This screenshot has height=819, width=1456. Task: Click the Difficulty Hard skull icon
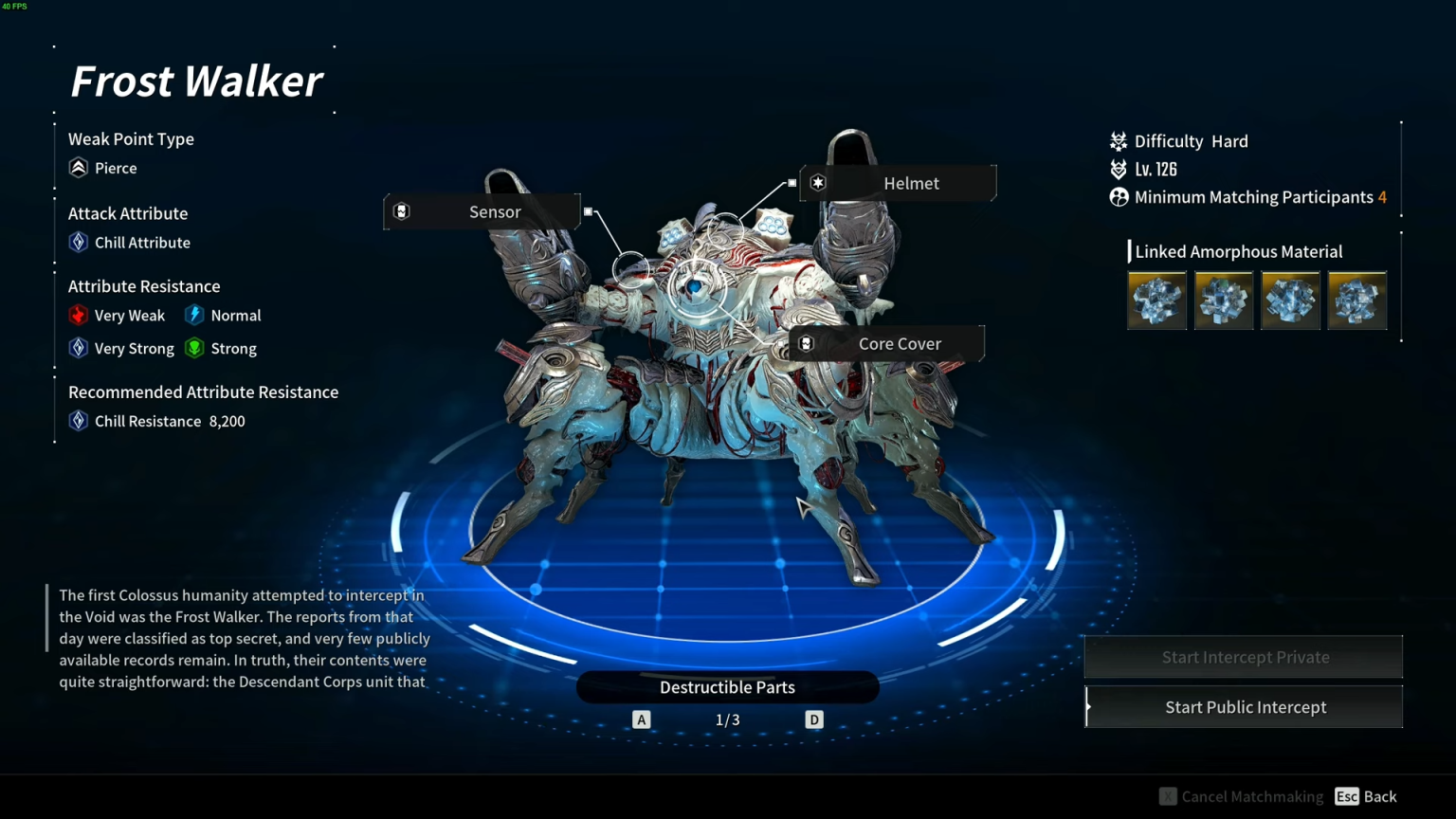click(x=1118, y=140)
